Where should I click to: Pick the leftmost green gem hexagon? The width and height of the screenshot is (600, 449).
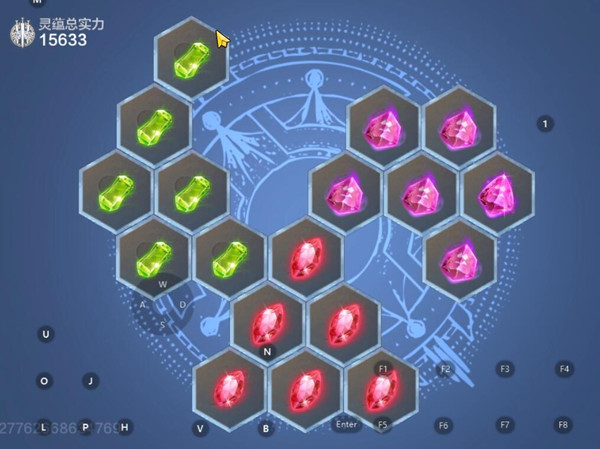click(x=116, y=191)
